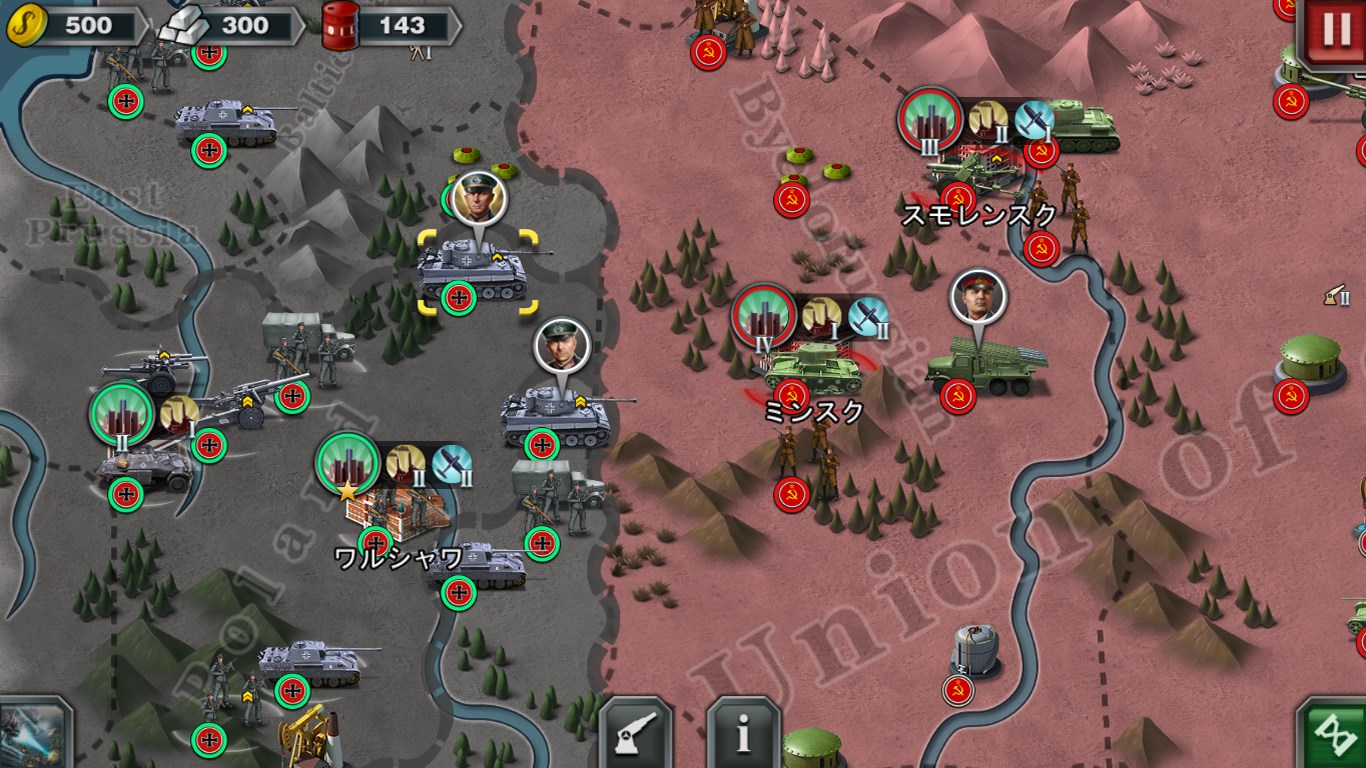Open the cannon build button
The width and height of the screenshot is (1366, 768).
[x=636, y=733]
